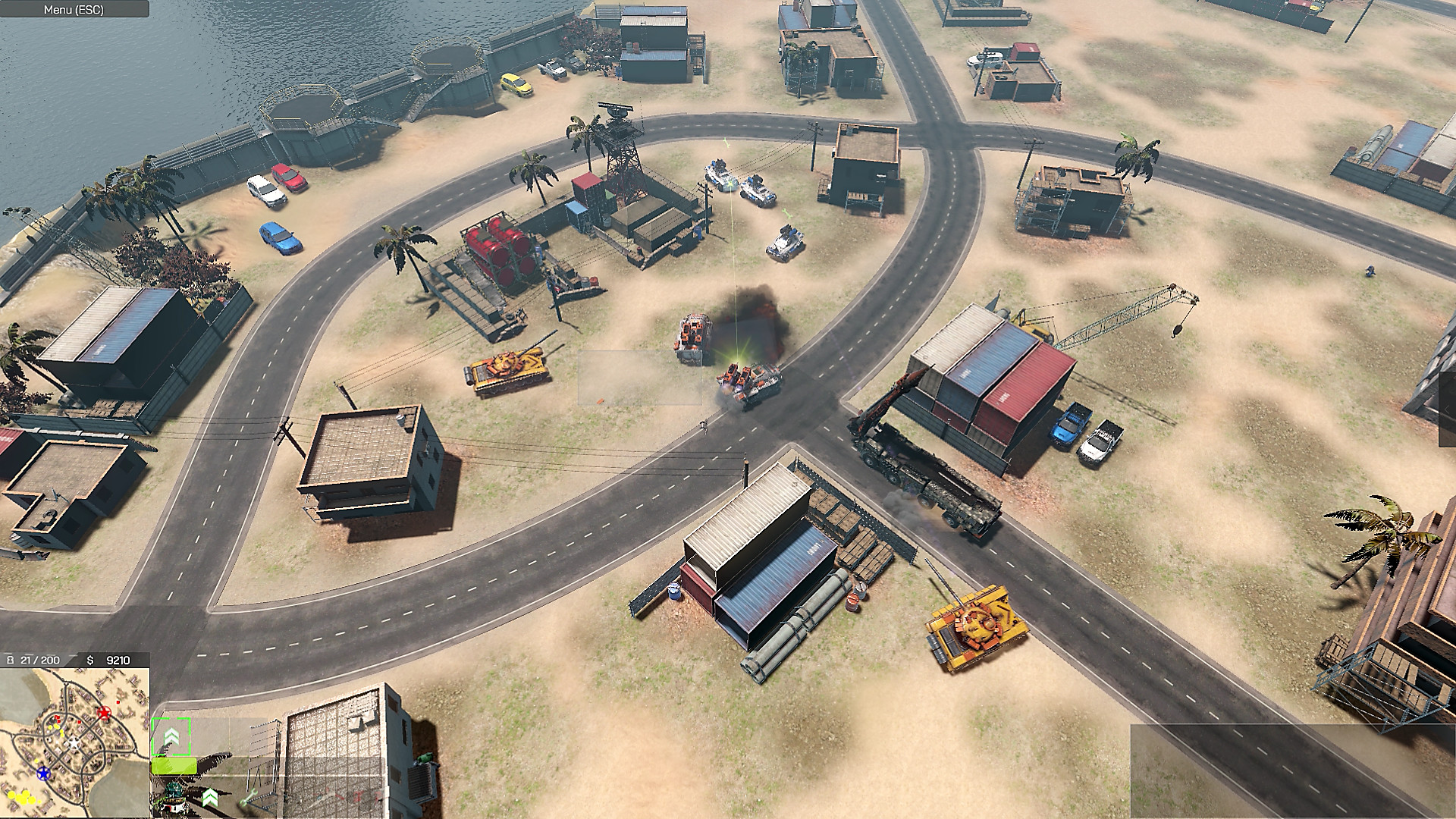
Task: Click the red star marker on the minimap
Action: [x=104, y=713]
